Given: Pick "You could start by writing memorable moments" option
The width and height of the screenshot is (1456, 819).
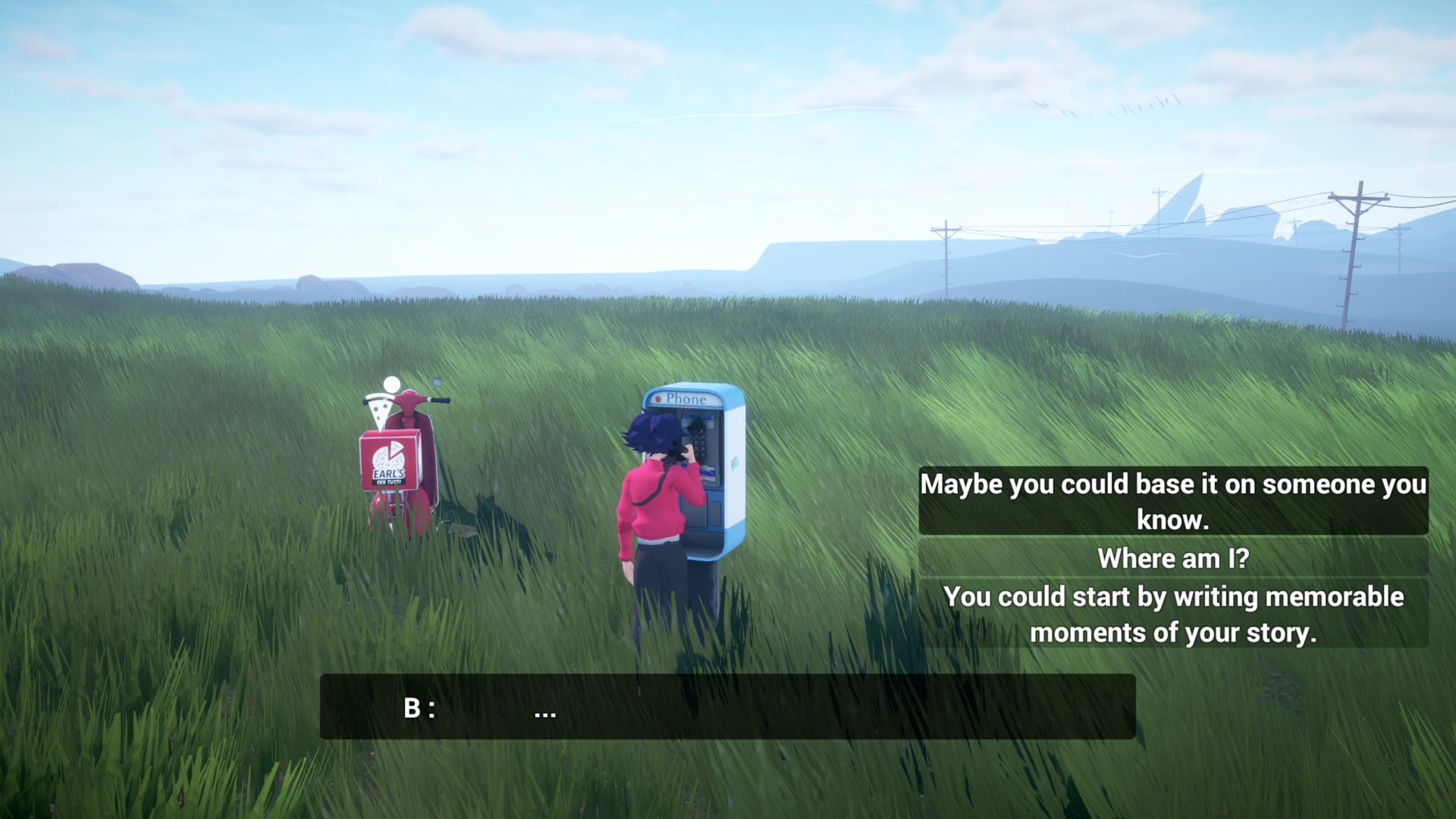Looking at the screenshot, I should [1172, 614].
